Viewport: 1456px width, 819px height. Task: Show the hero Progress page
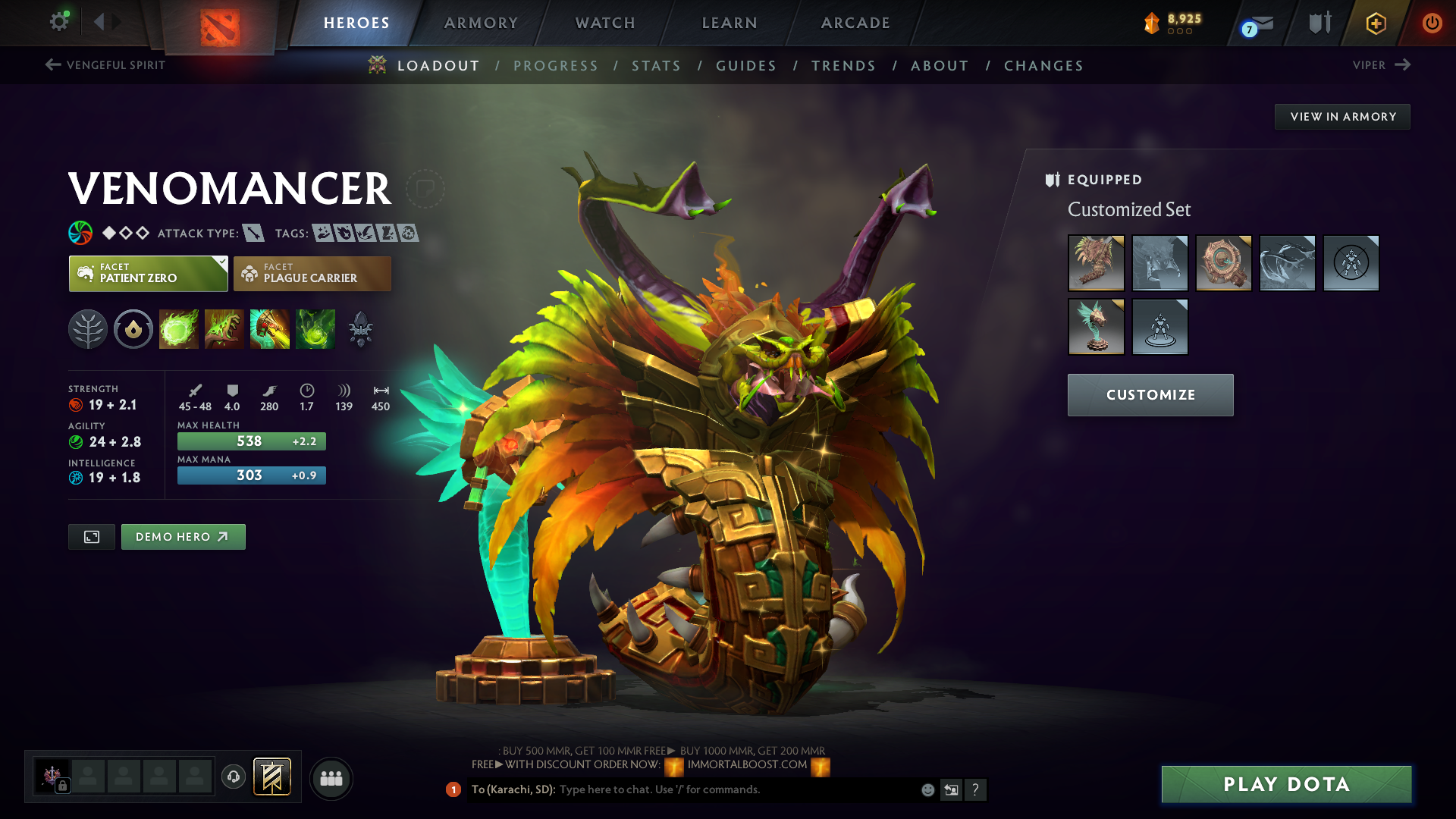click(556, 66)
